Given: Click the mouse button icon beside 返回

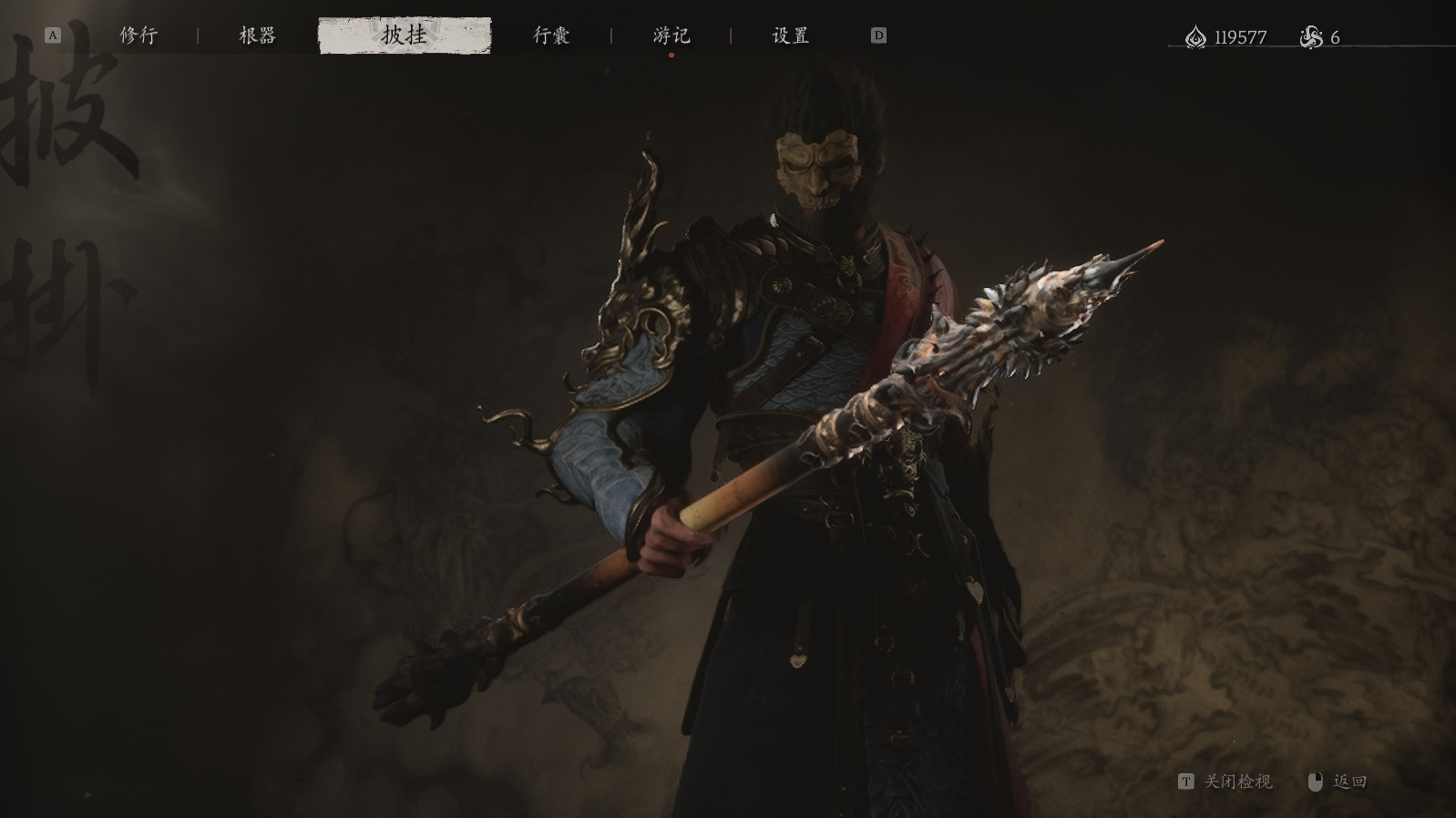Looking at the screenshot, I should tap(1314, 782).
